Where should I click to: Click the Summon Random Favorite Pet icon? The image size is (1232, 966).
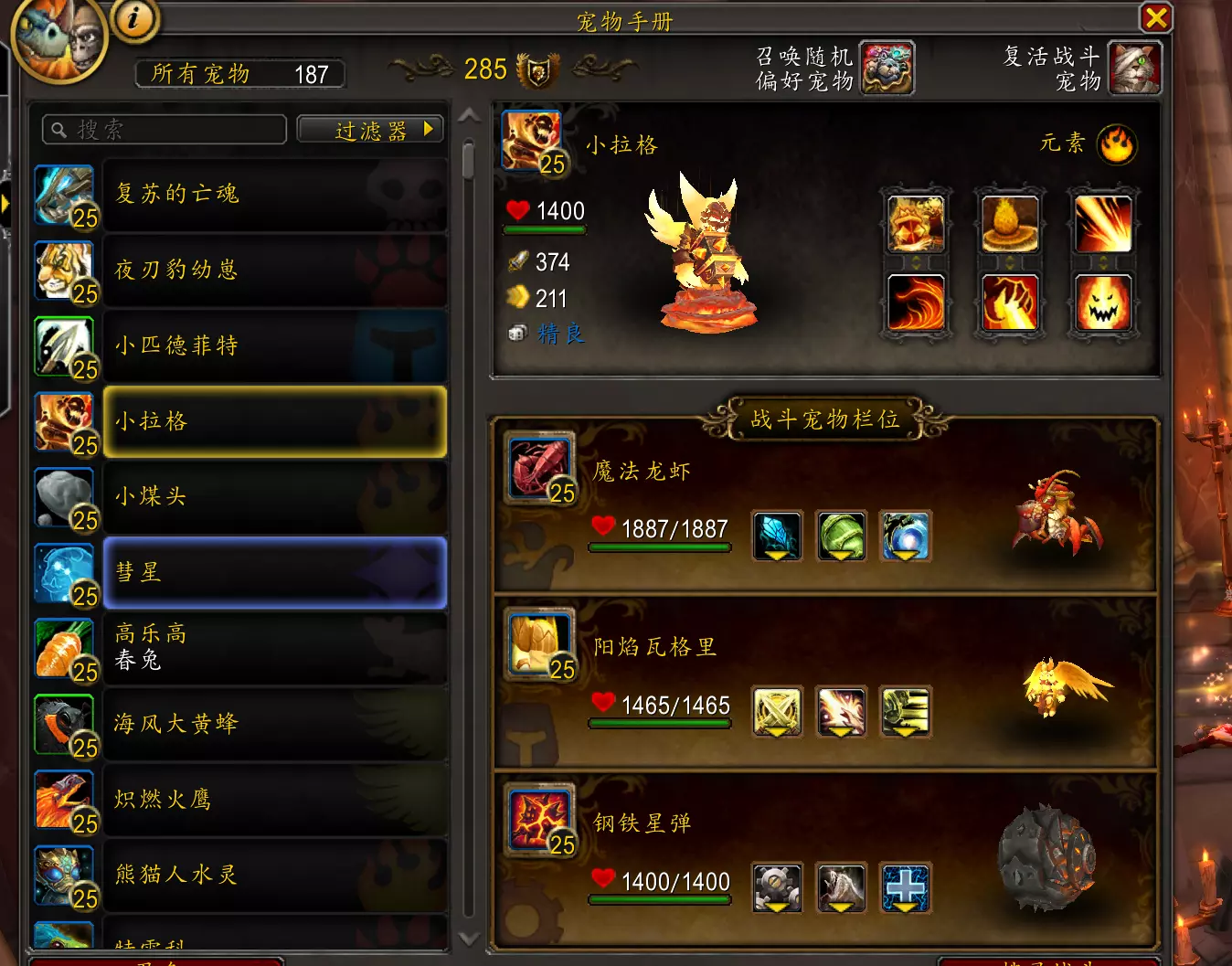(x=888, y=68)
